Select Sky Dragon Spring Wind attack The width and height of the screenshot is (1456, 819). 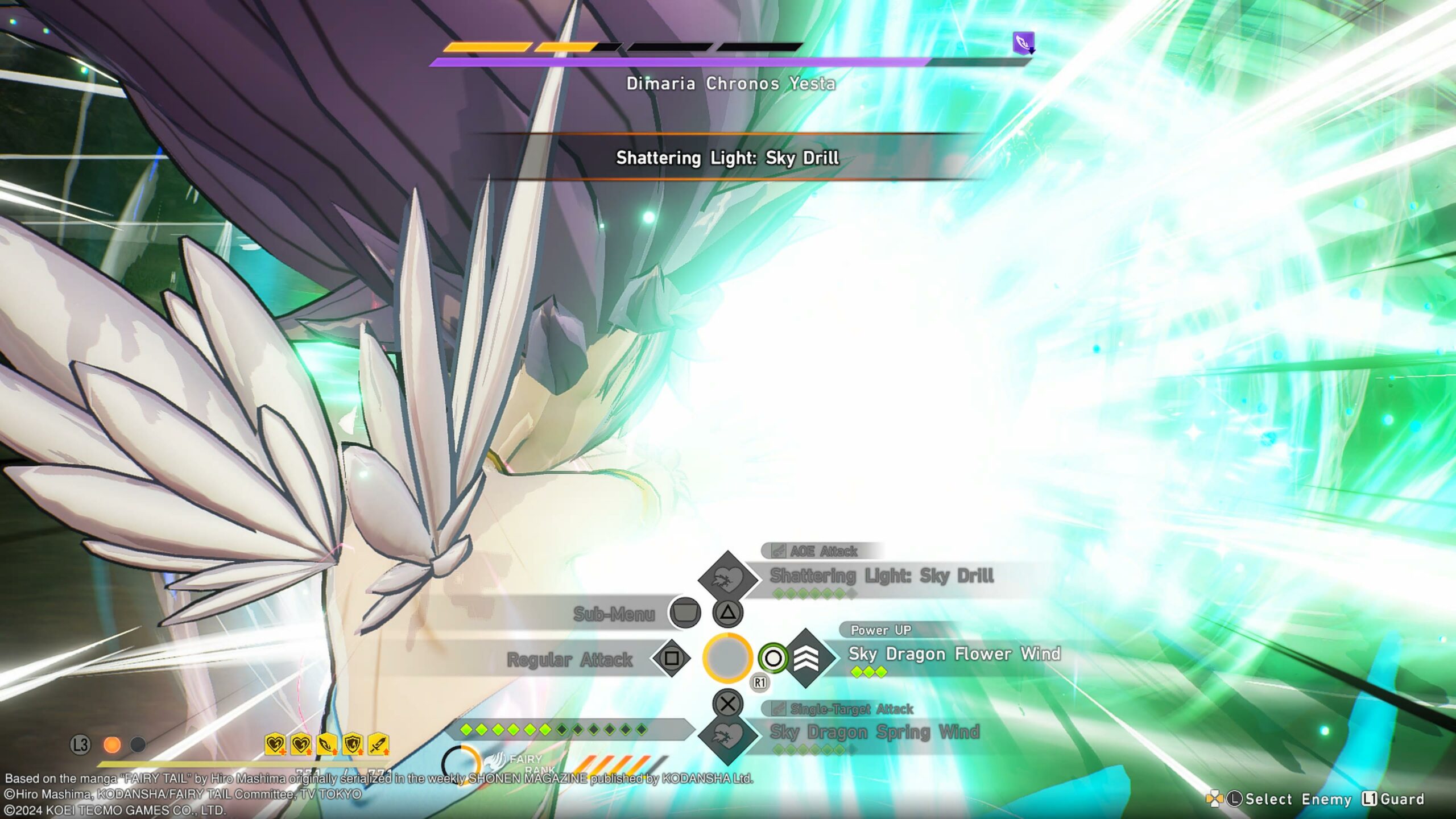874,732
